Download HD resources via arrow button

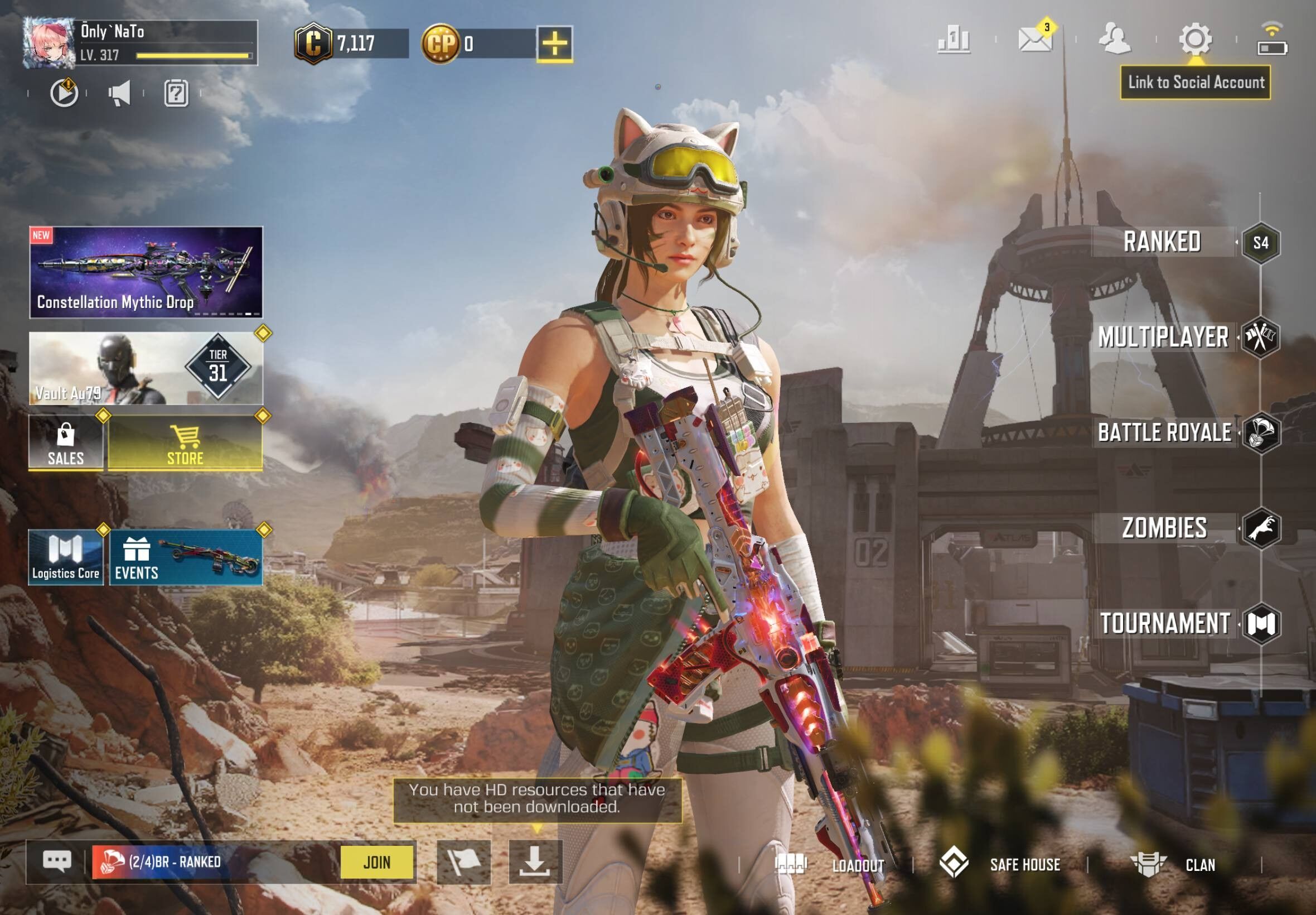(535, 861)
